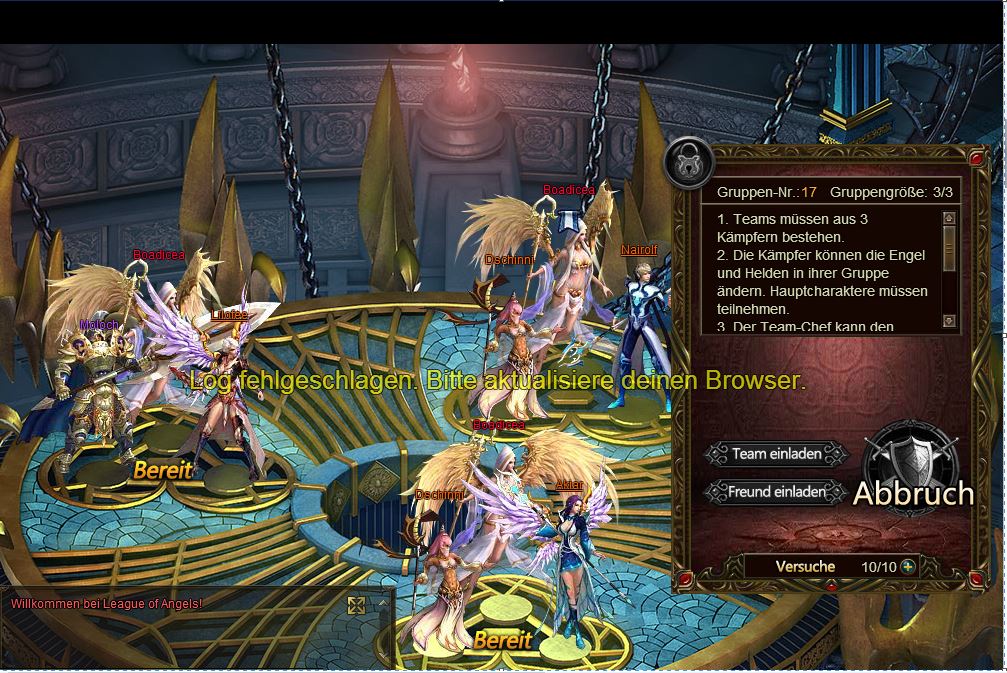
Task: Invite a team with Team einladen
Action: click(x=776, y=454)
